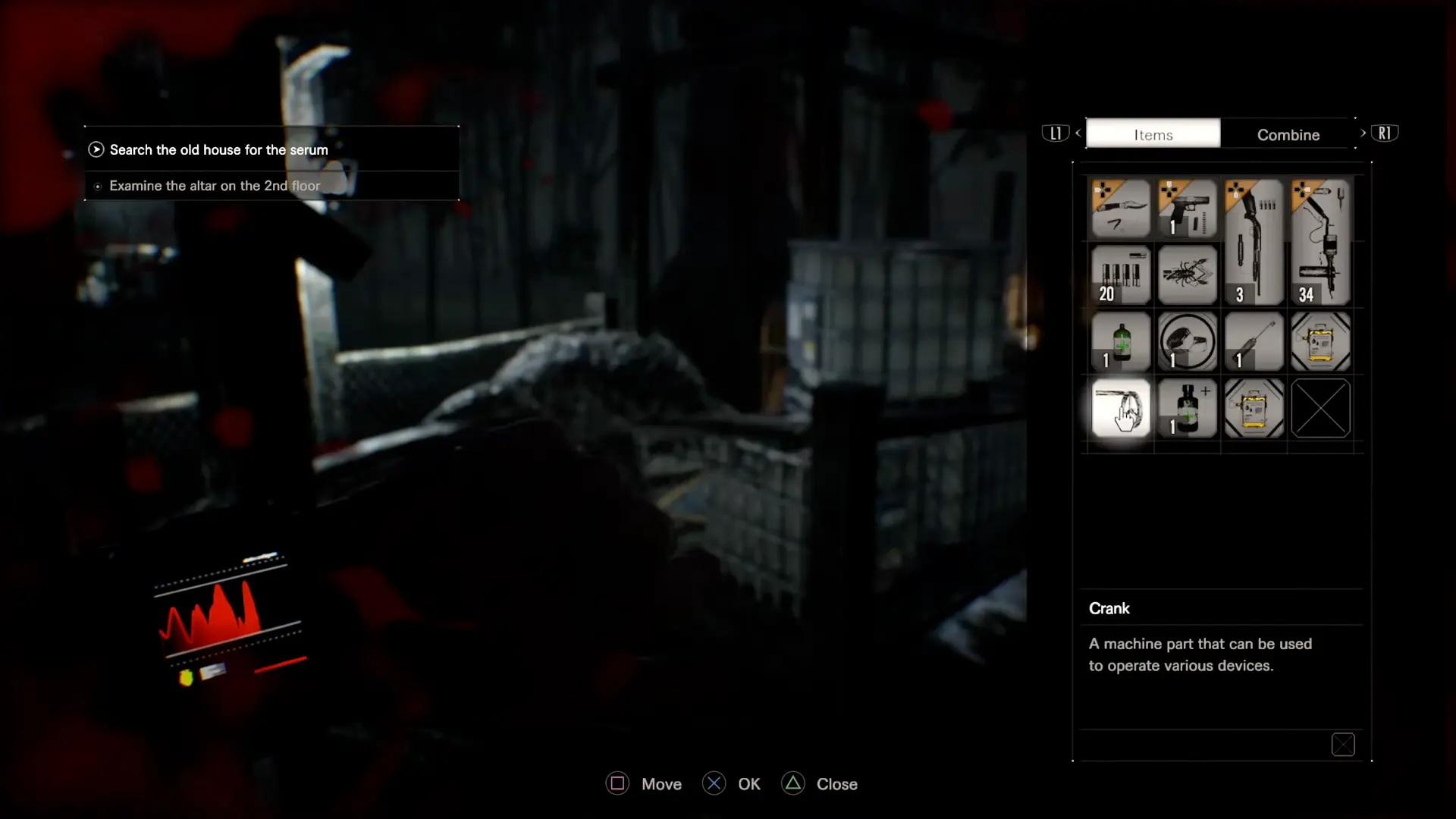
Task: Expand the objective 'Search the old house for the serum'
Action: tap(218, 149)
